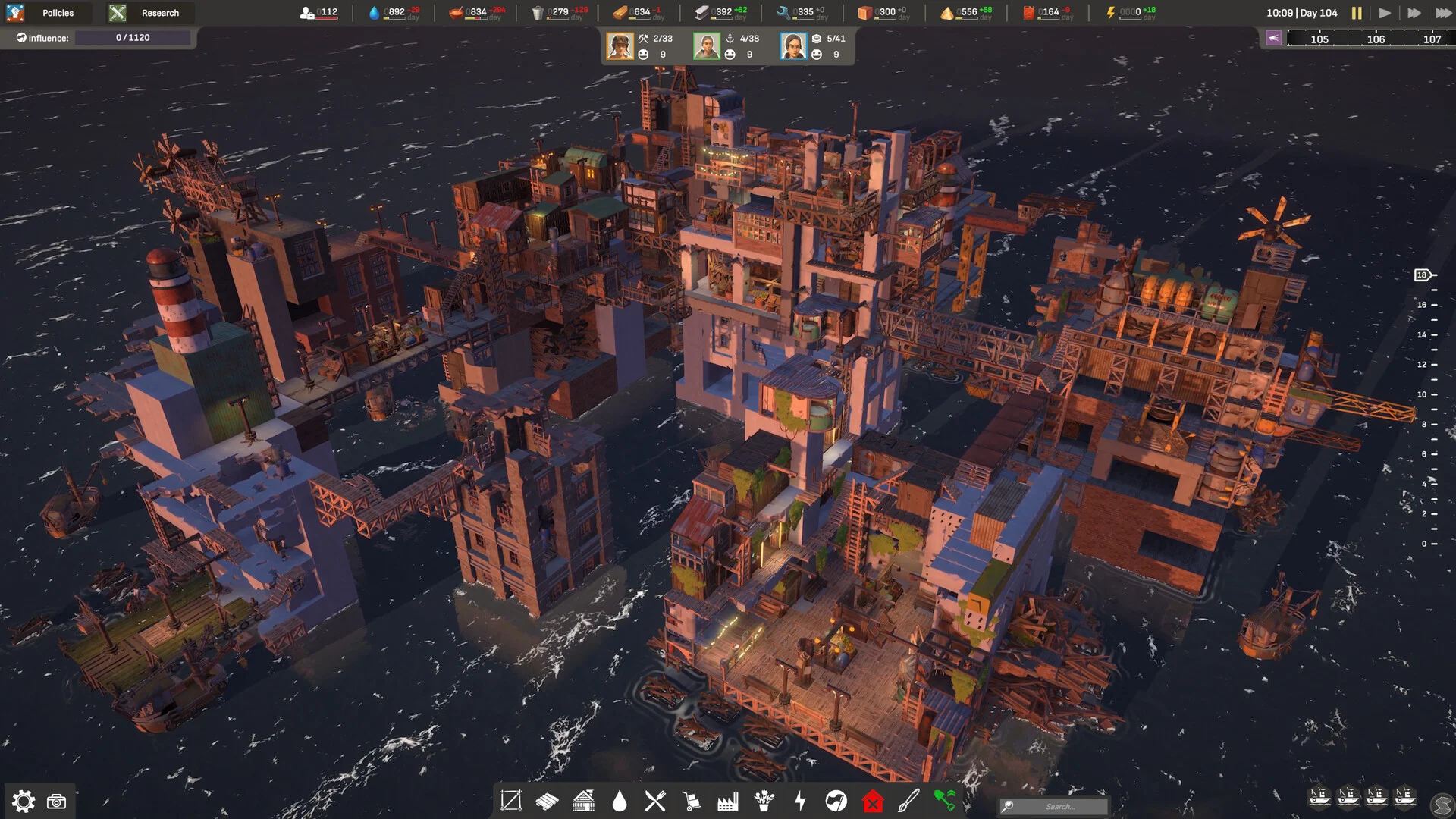The image size is (1456, 819).
Task: Choose the flower pot decoration category
Action: coord(764,801)
